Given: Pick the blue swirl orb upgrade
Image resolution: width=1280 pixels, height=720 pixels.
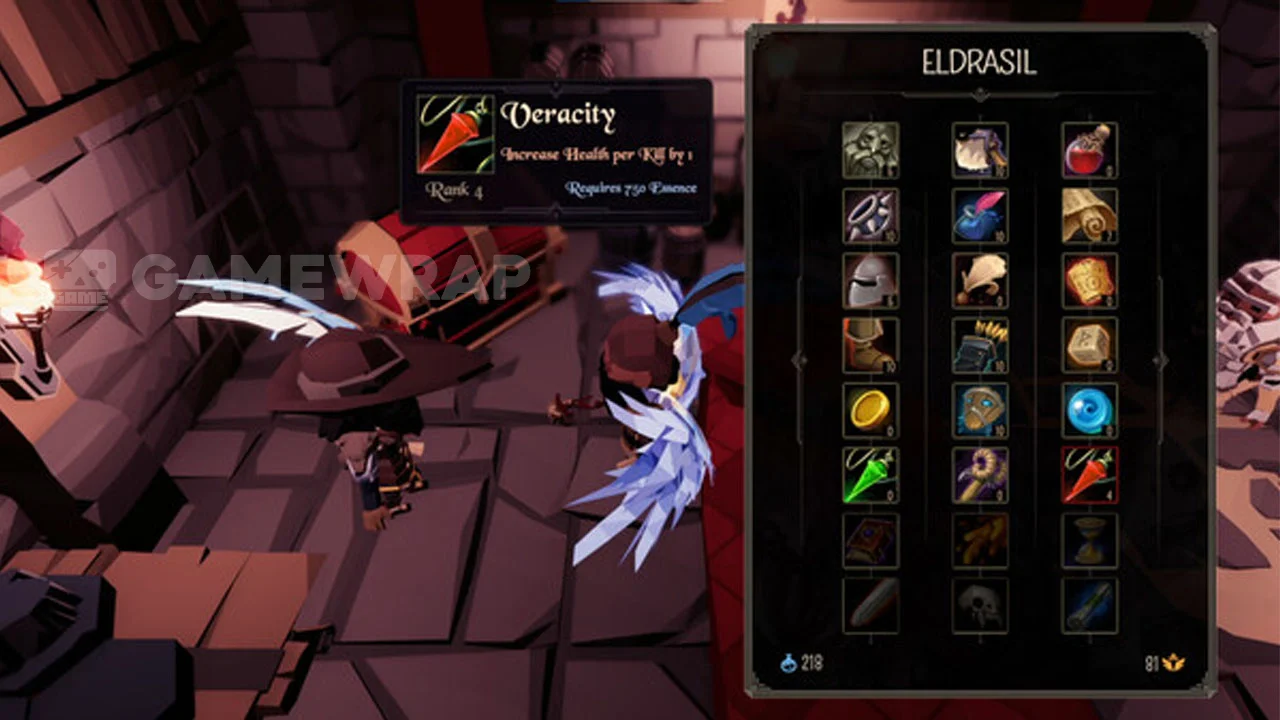Looking at the screenshot, I should point(1090,410).
